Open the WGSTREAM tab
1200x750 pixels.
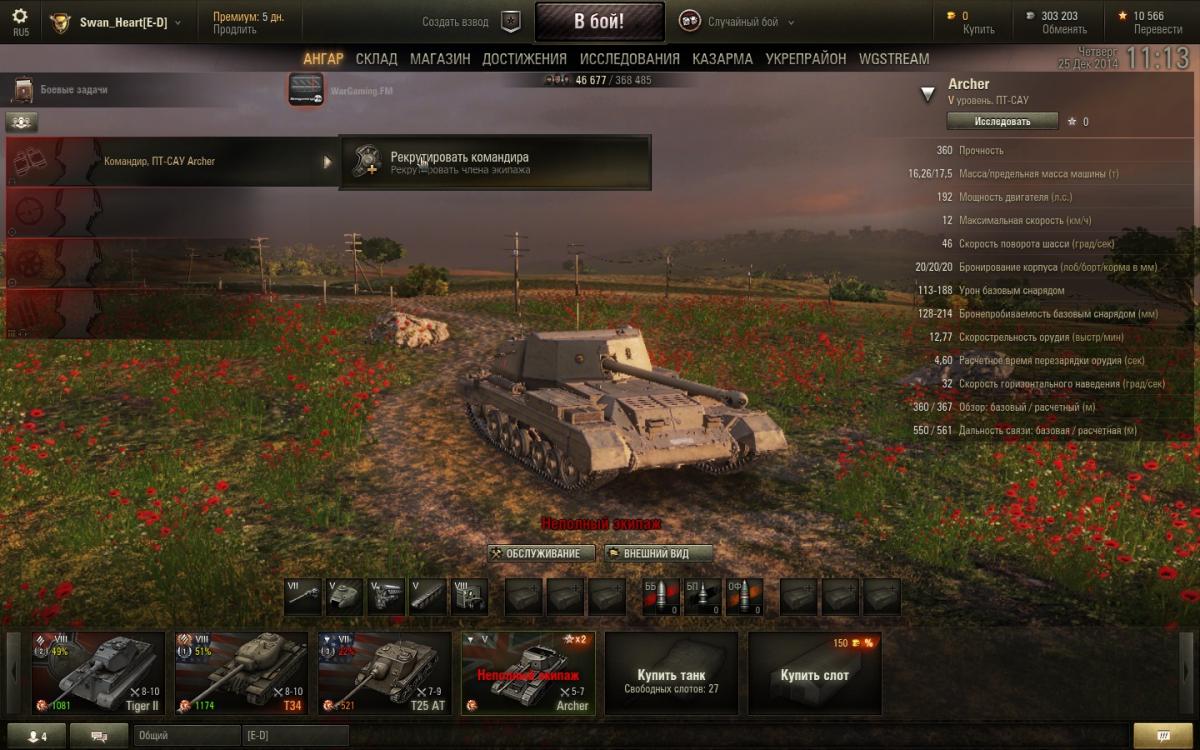(893, 59)
